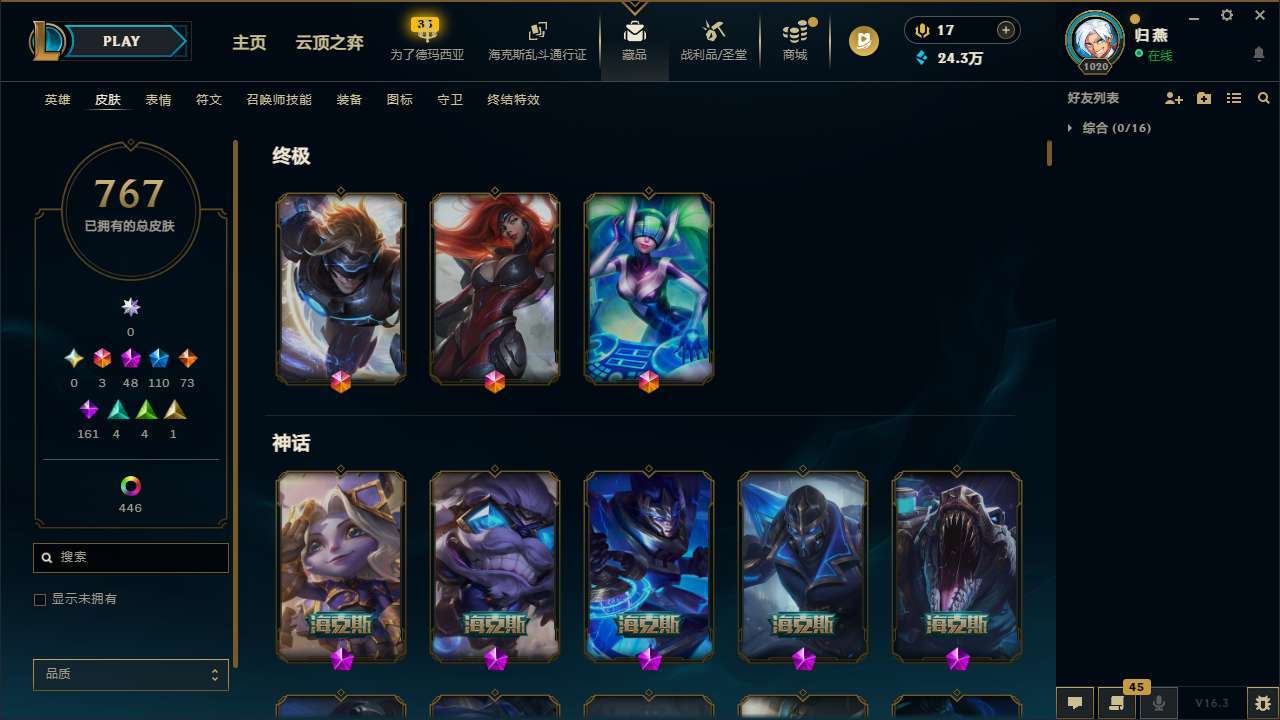Open chat with the speech bubble icon
The image size is (1280, 720).
click(x=1075, y=703)
